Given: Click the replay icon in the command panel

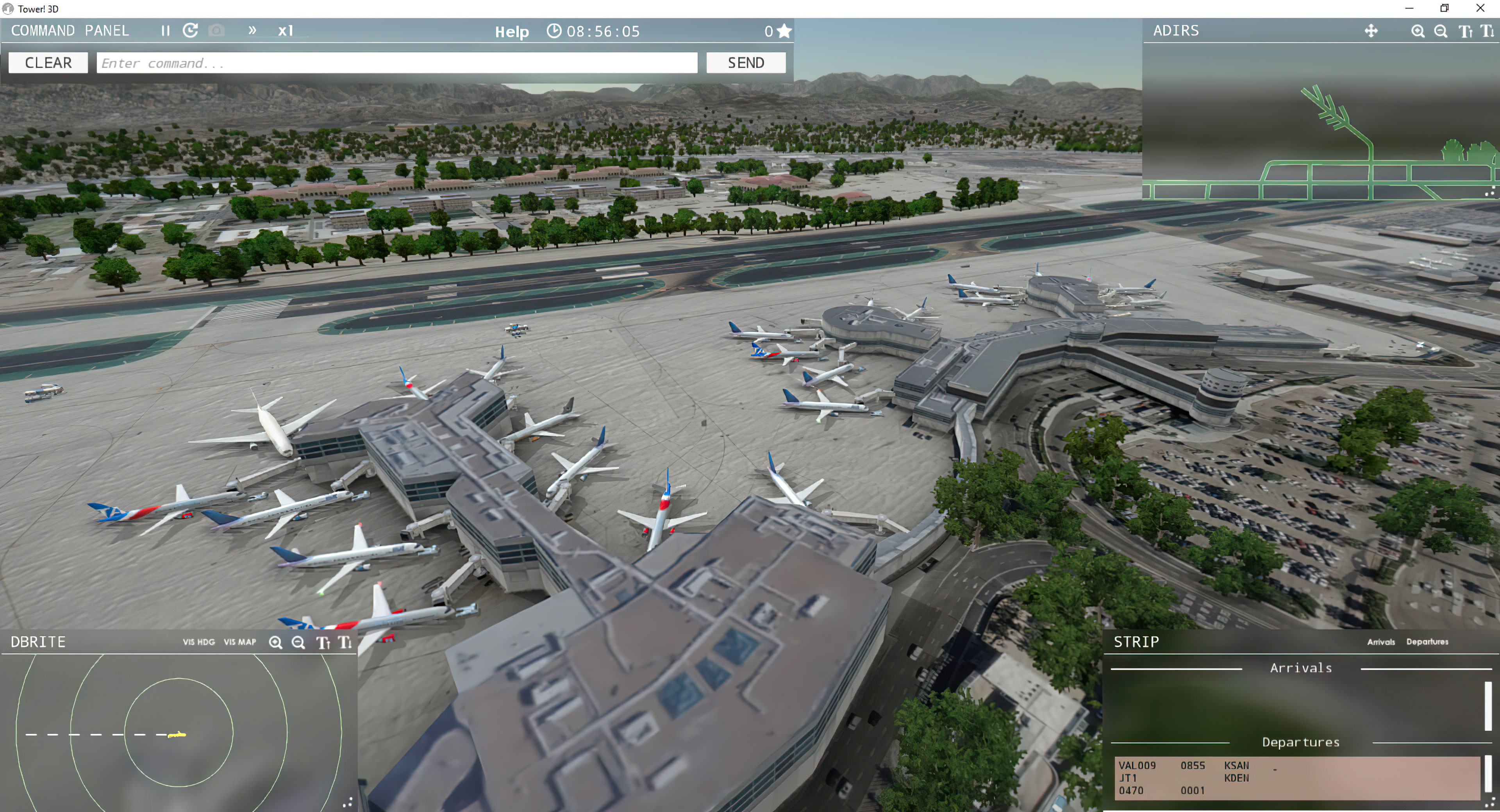Looking at the screenshot, I should [x=190, y=31].
